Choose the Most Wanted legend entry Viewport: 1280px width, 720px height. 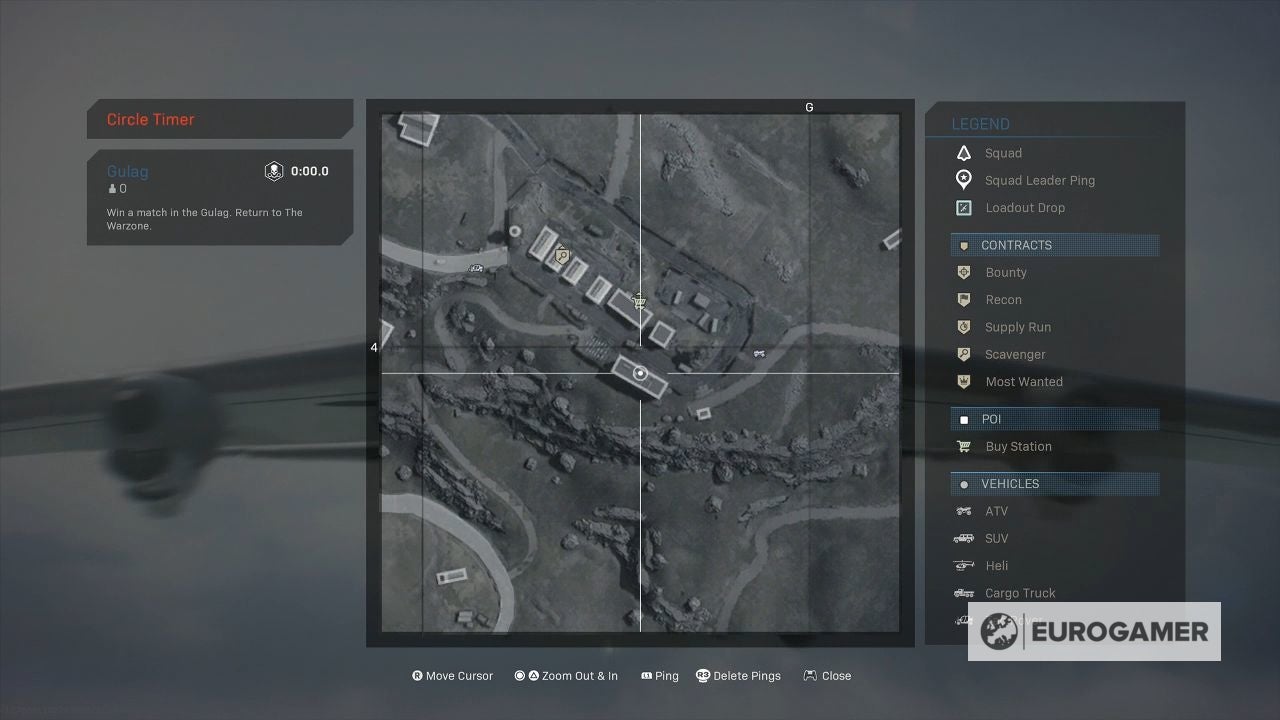pos(1023,382)
